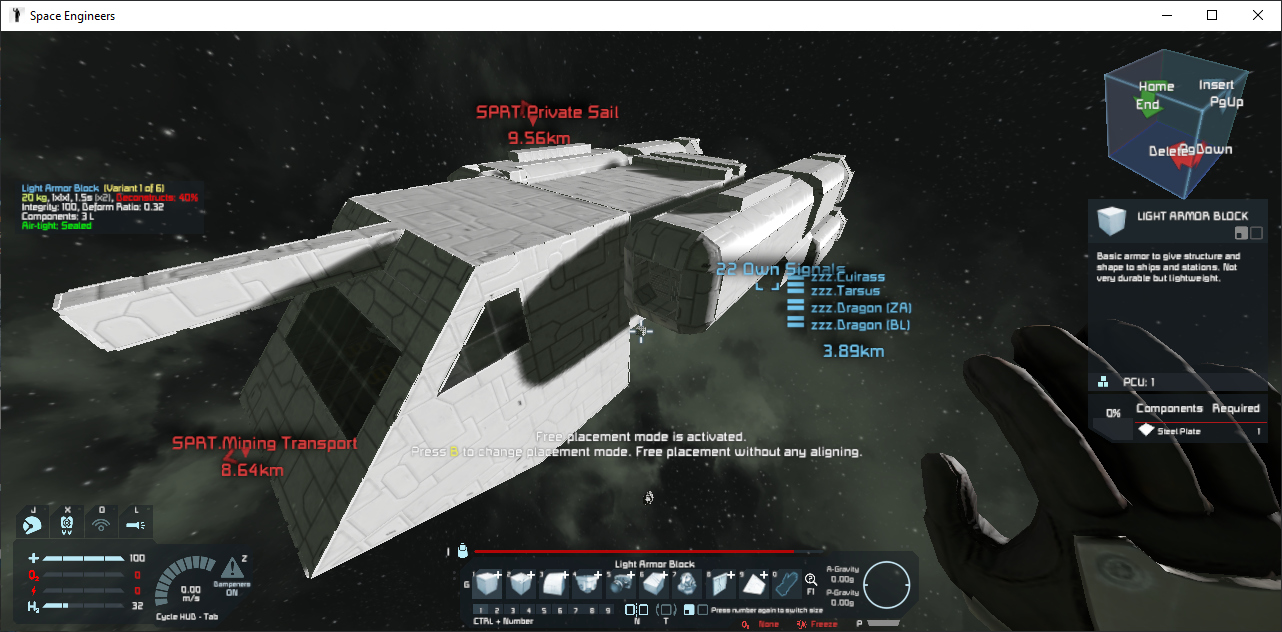Toggle the Dampeners warning triangle

(x=232, y=568)
